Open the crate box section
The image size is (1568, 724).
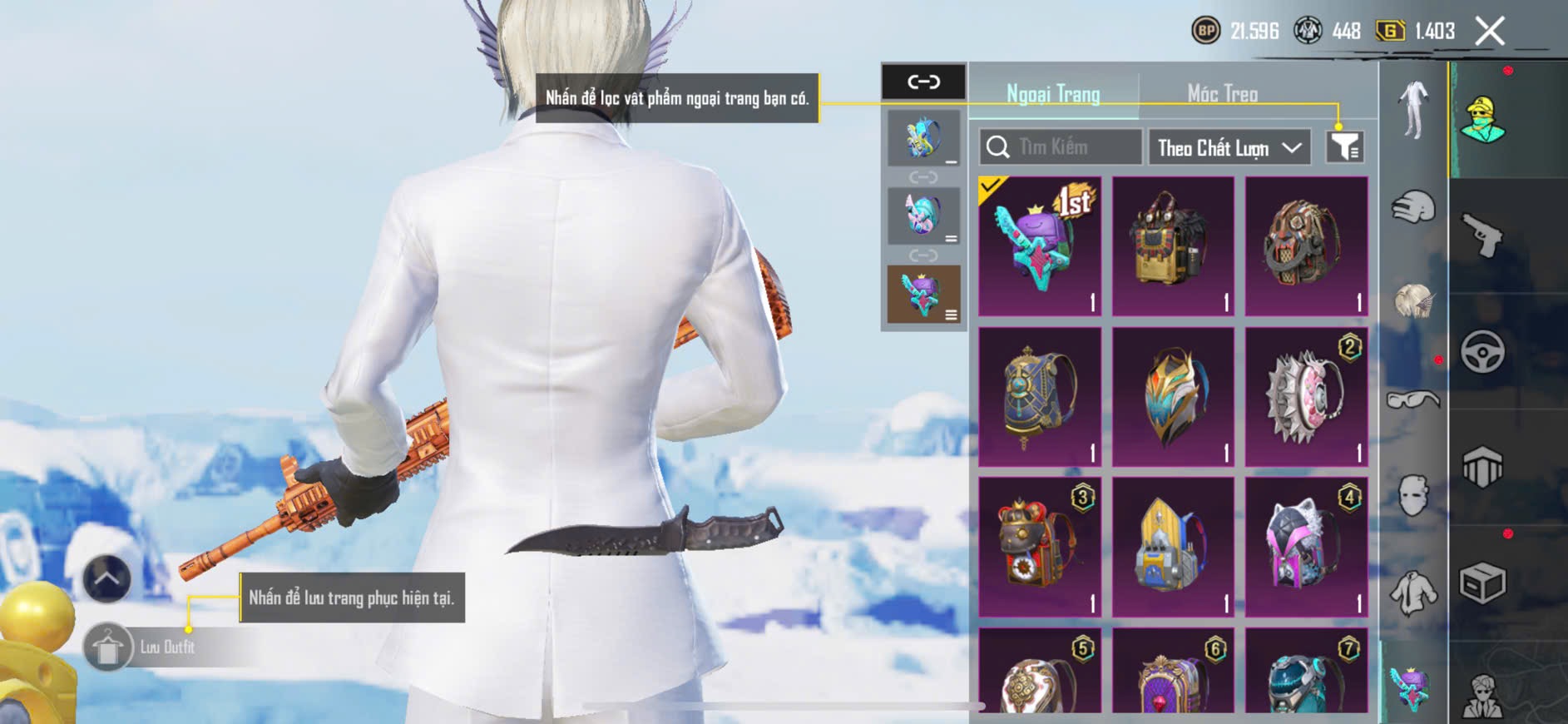1482,583
